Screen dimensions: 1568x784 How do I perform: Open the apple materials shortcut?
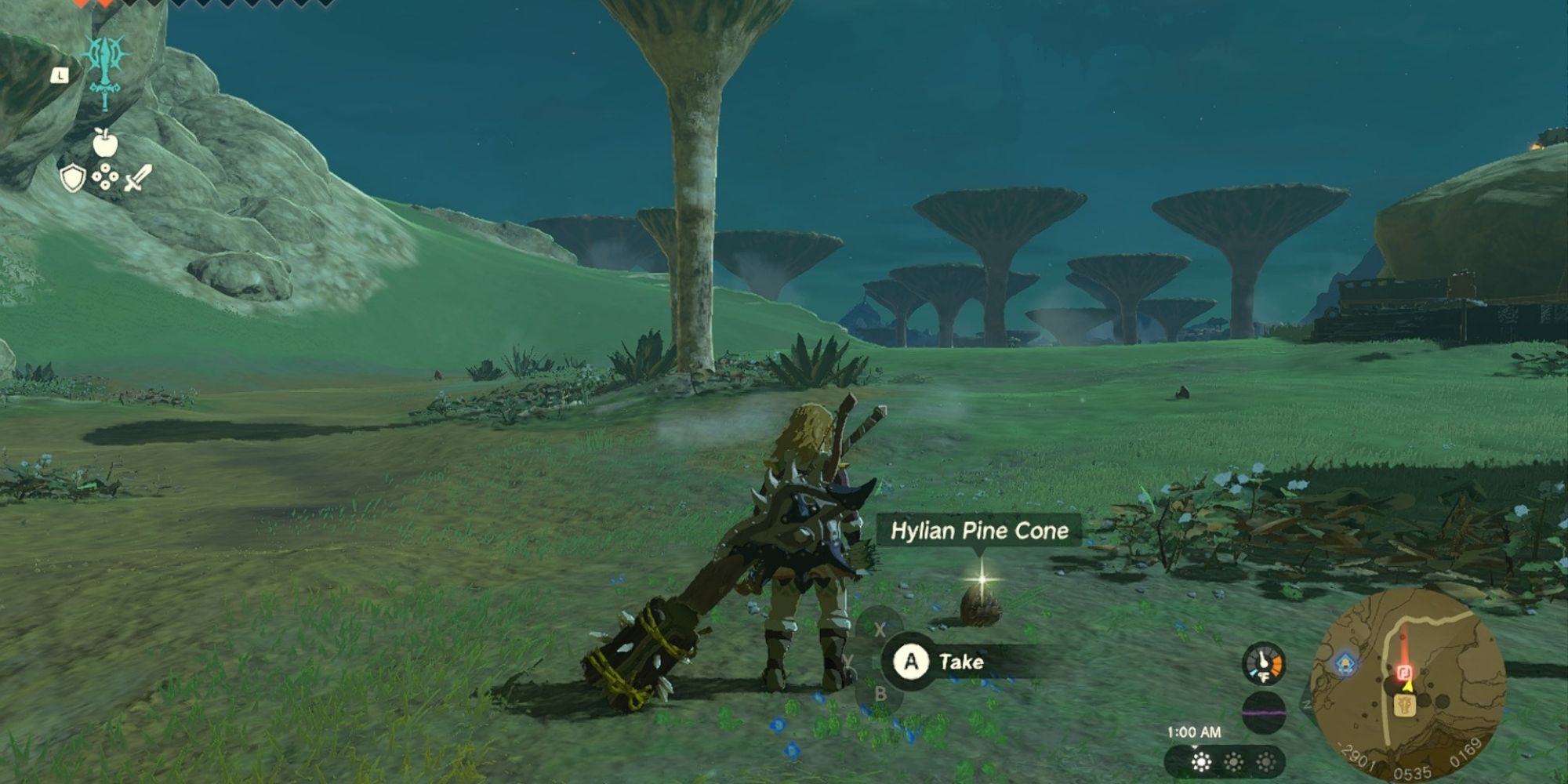pos(105,143)
